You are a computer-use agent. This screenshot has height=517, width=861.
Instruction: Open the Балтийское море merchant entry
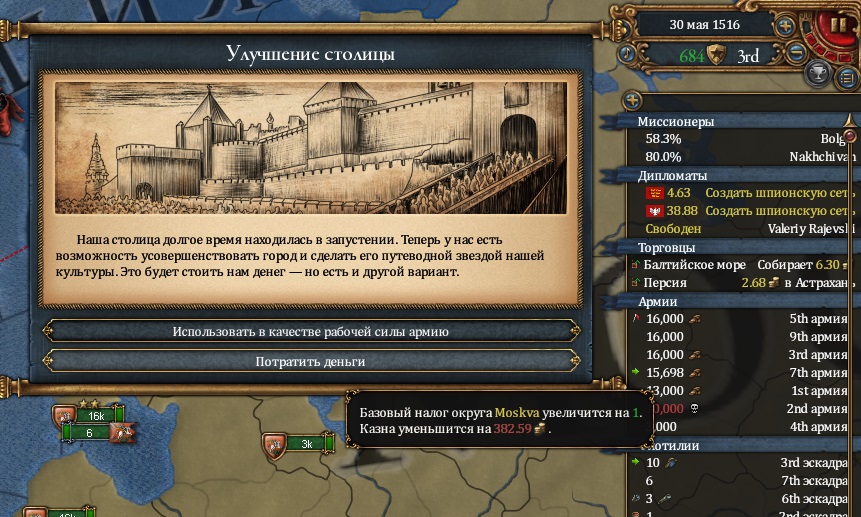tap(740, 265)
